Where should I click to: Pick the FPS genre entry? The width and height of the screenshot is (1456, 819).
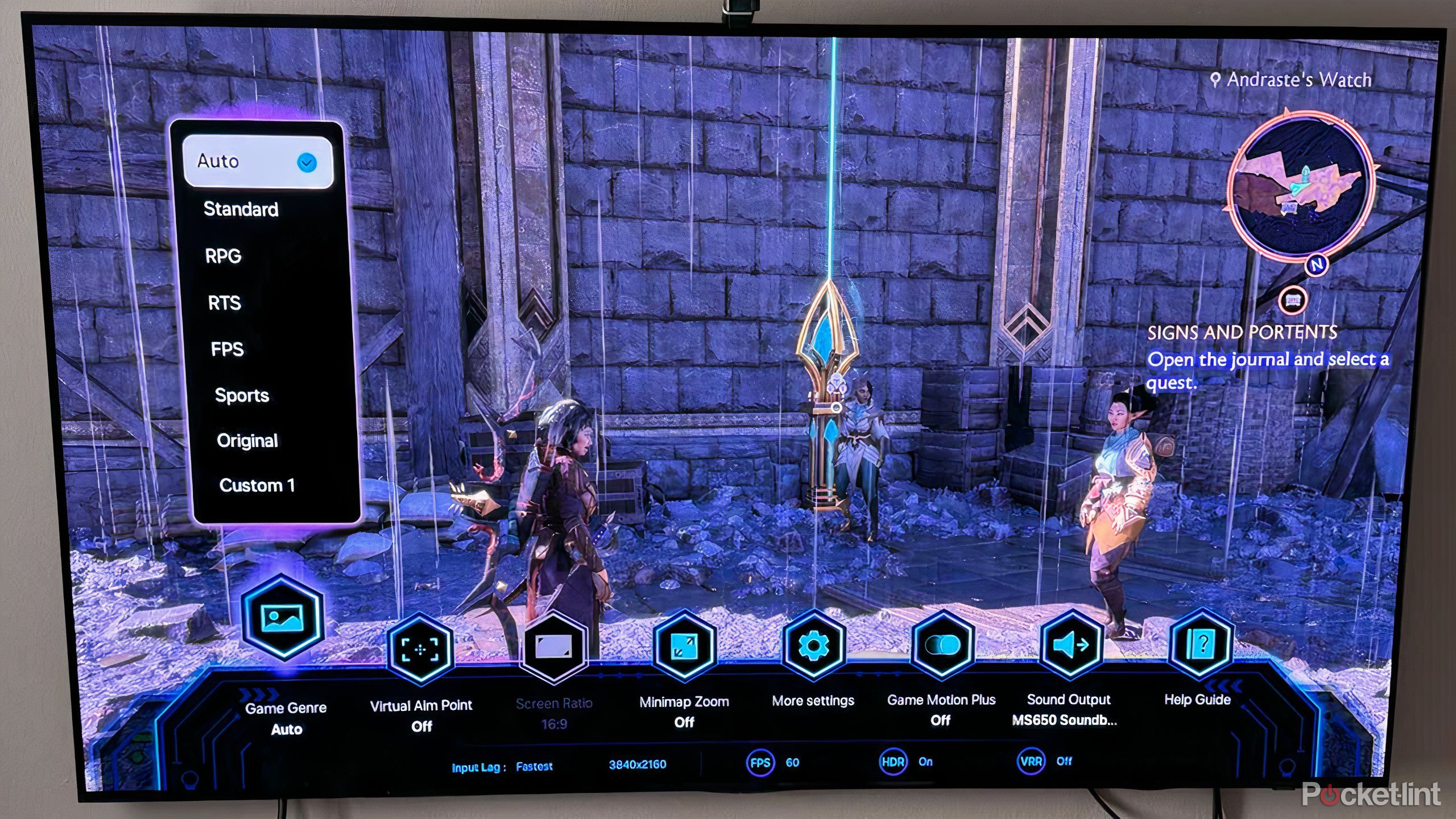228,349
